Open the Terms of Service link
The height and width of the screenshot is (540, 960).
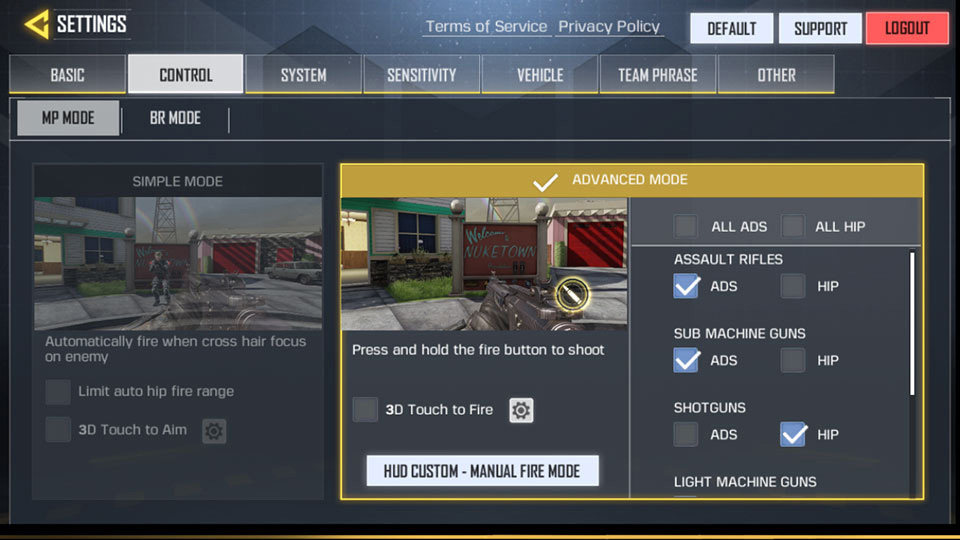click(486, 27)
